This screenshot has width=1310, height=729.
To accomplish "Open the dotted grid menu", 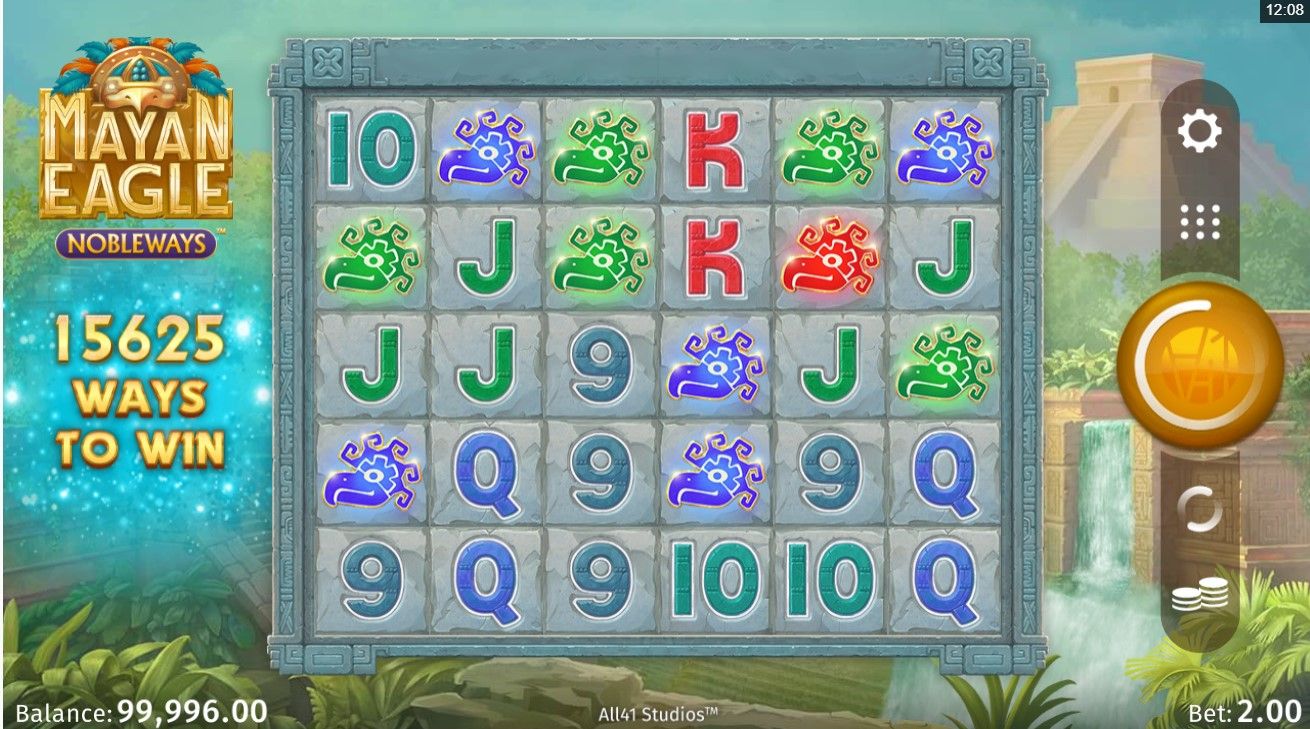I will tap(1200, 222).
